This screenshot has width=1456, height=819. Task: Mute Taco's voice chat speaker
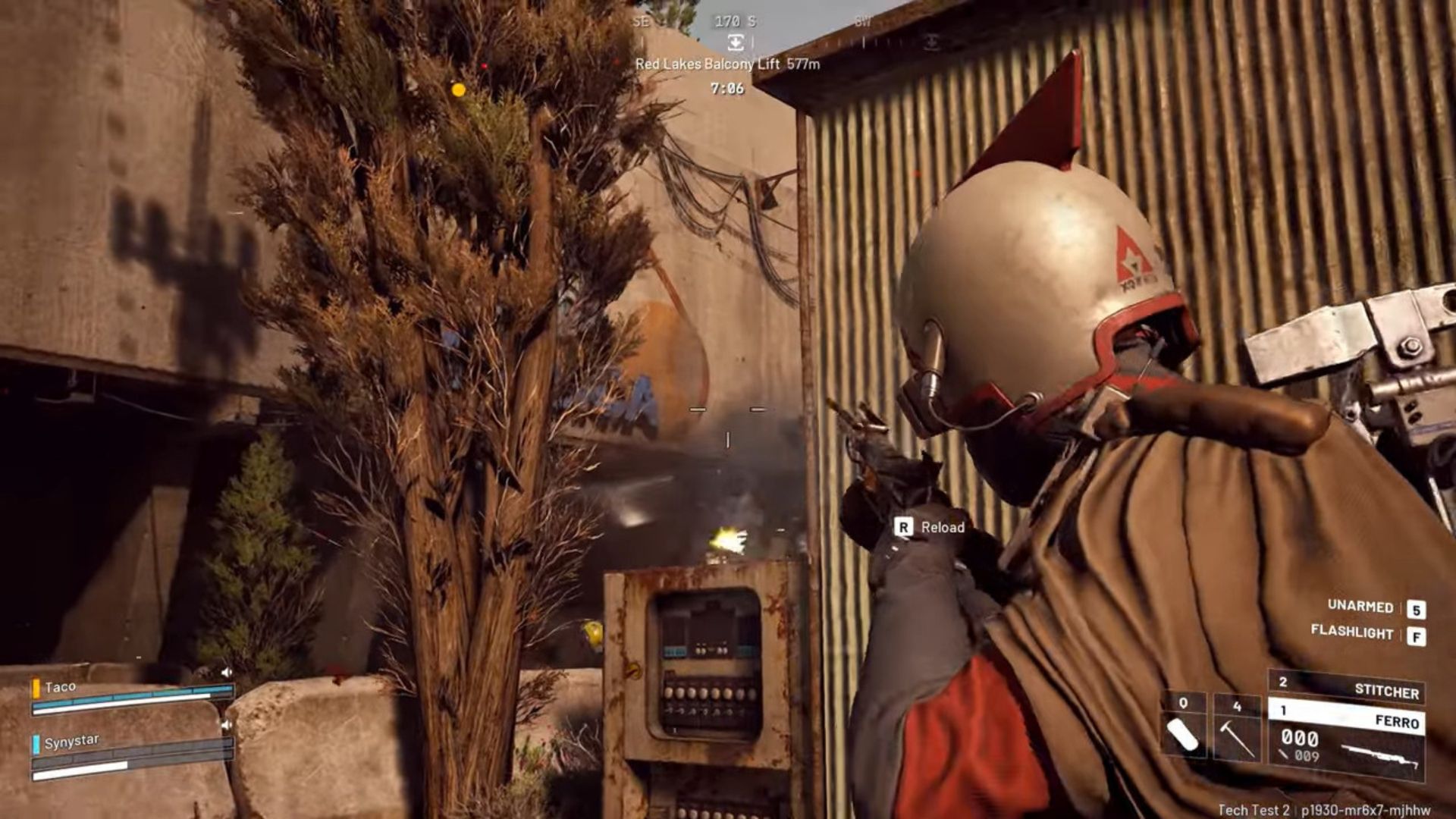[x=227, y=672]
